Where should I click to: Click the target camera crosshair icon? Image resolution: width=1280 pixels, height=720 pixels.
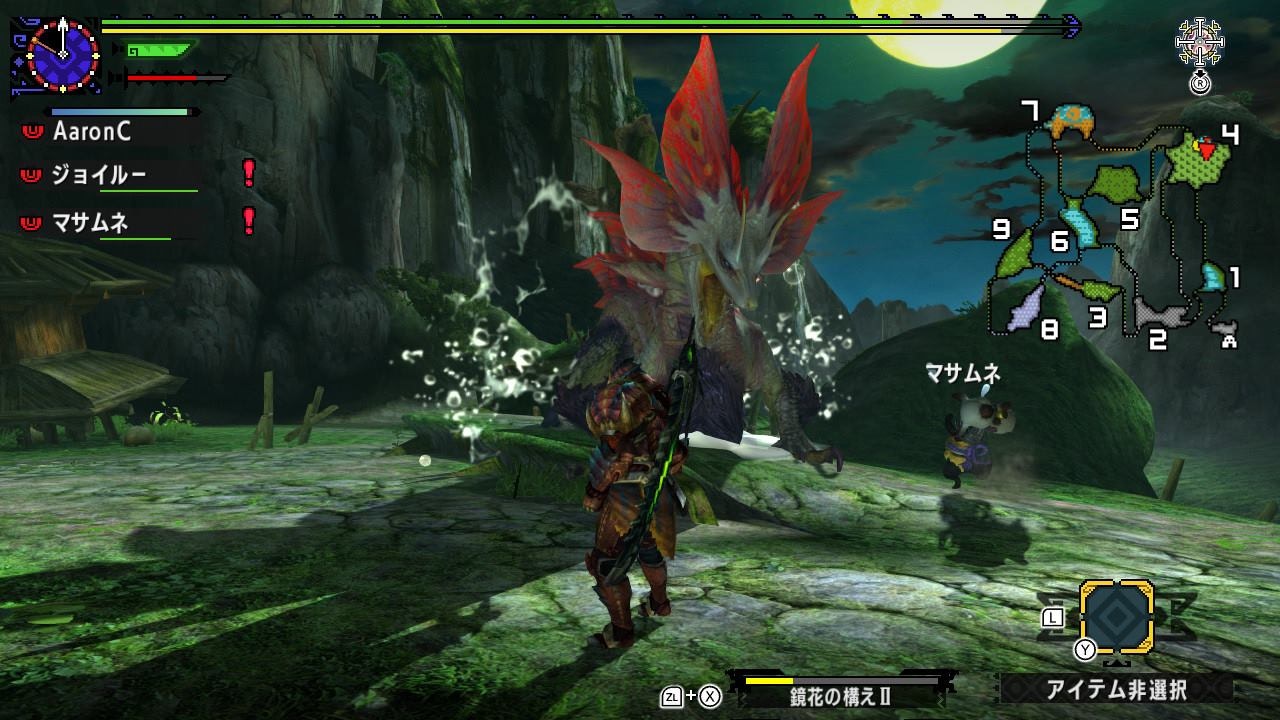[1197, 44]
